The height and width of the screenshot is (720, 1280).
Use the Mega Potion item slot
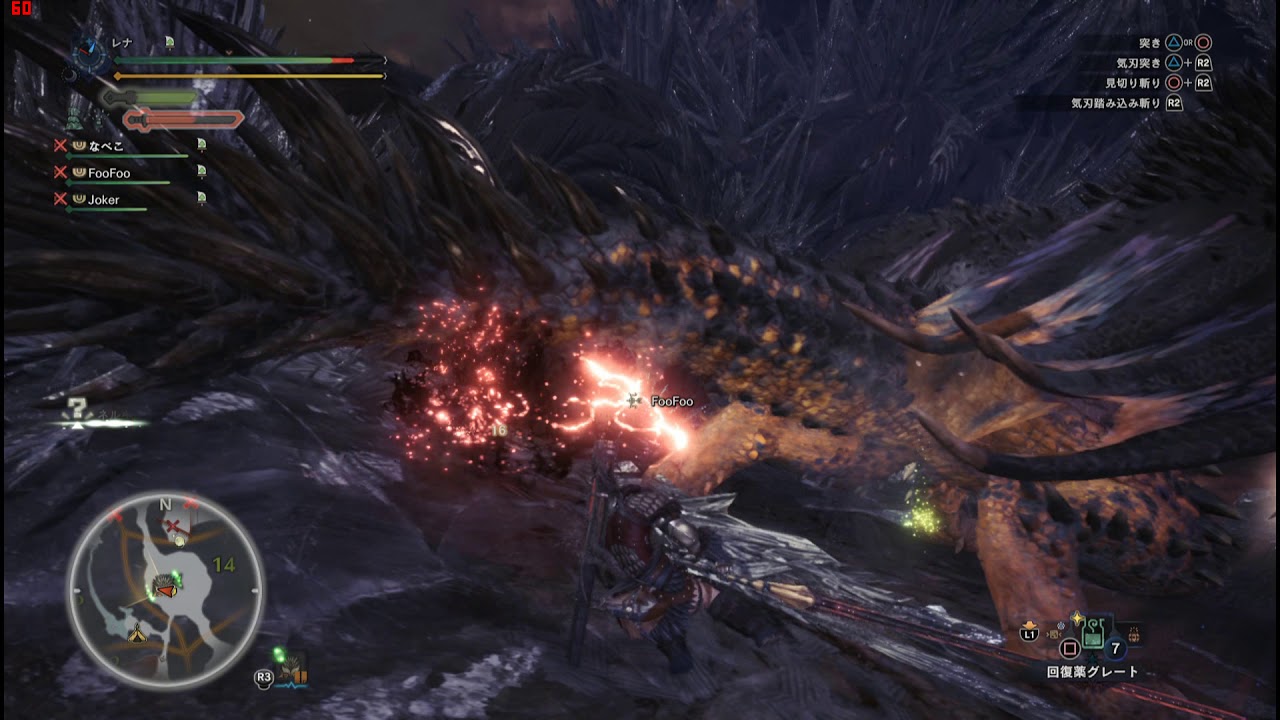(1093, 632)
